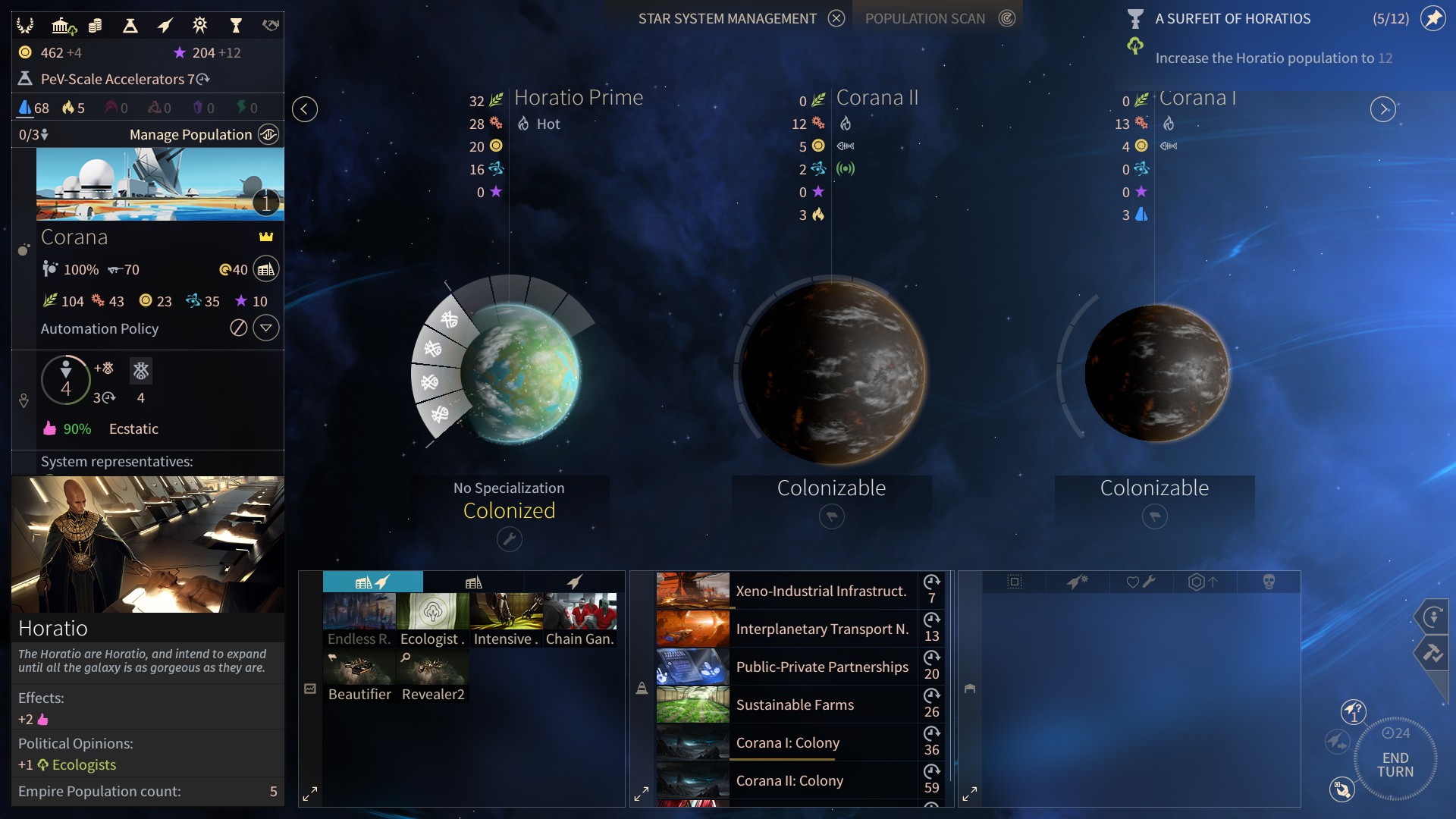Click the End Turn button
Viewport: 1456px width, 819px height.
1395,764
